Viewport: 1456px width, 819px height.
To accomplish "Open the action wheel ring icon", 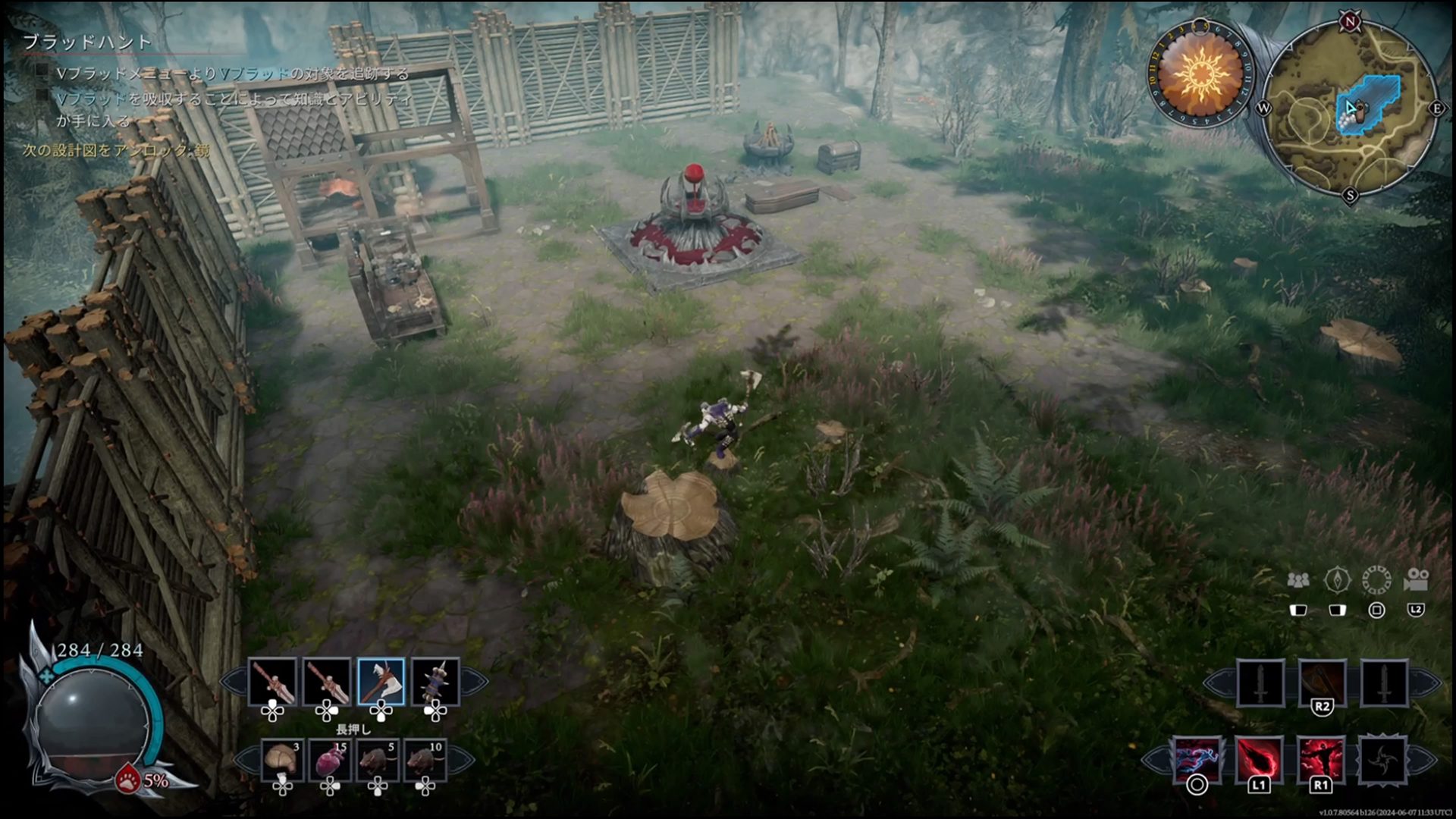I will click(x=1376, y=581).
